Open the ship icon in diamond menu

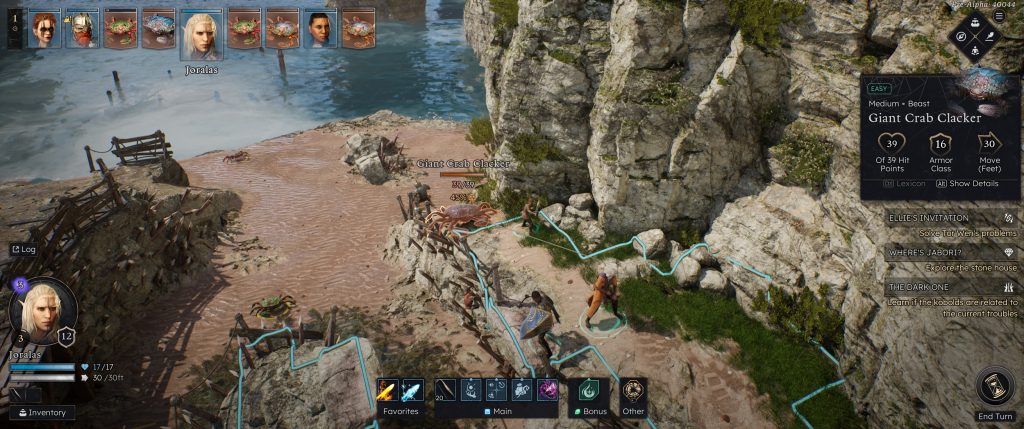(x=975, y=22)
